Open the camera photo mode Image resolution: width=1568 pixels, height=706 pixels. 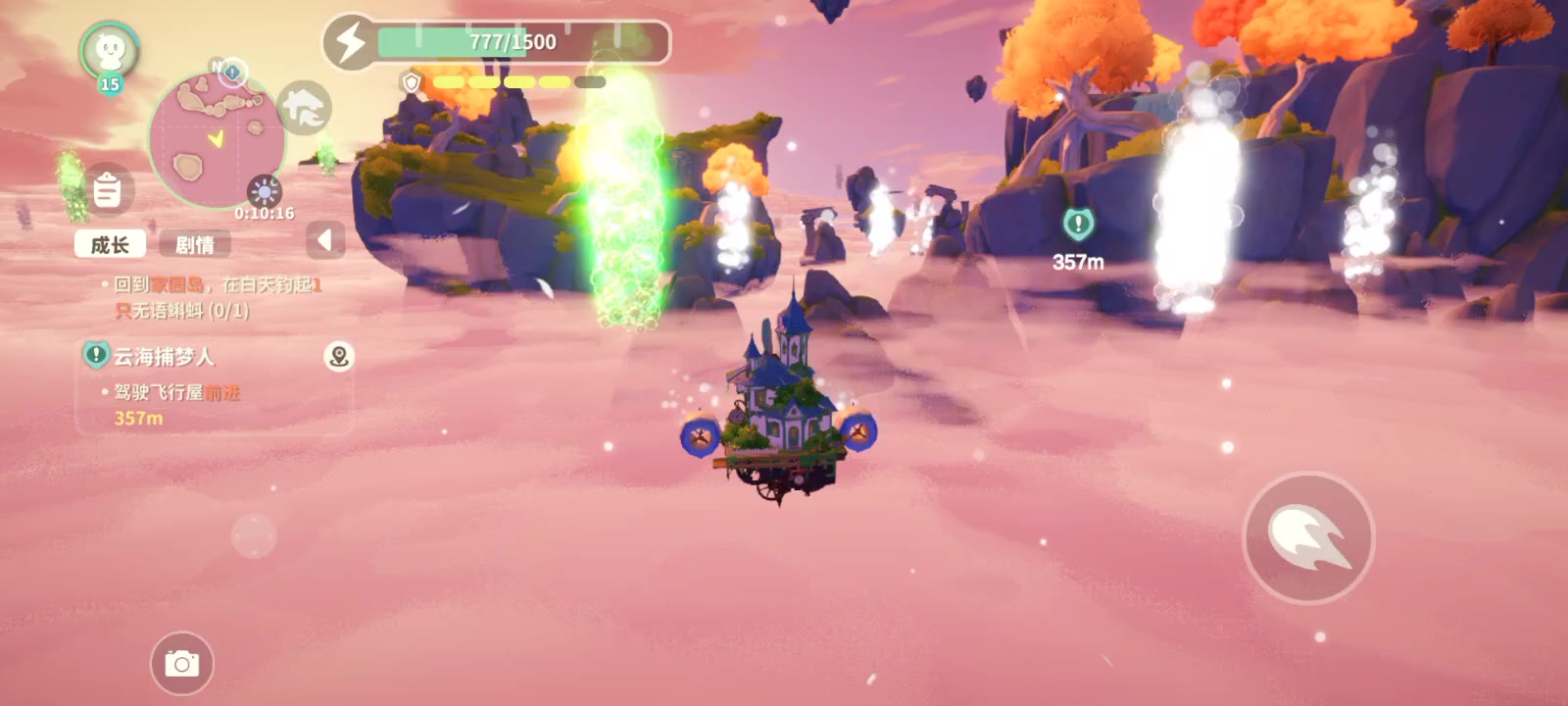(x=181, y=664)
